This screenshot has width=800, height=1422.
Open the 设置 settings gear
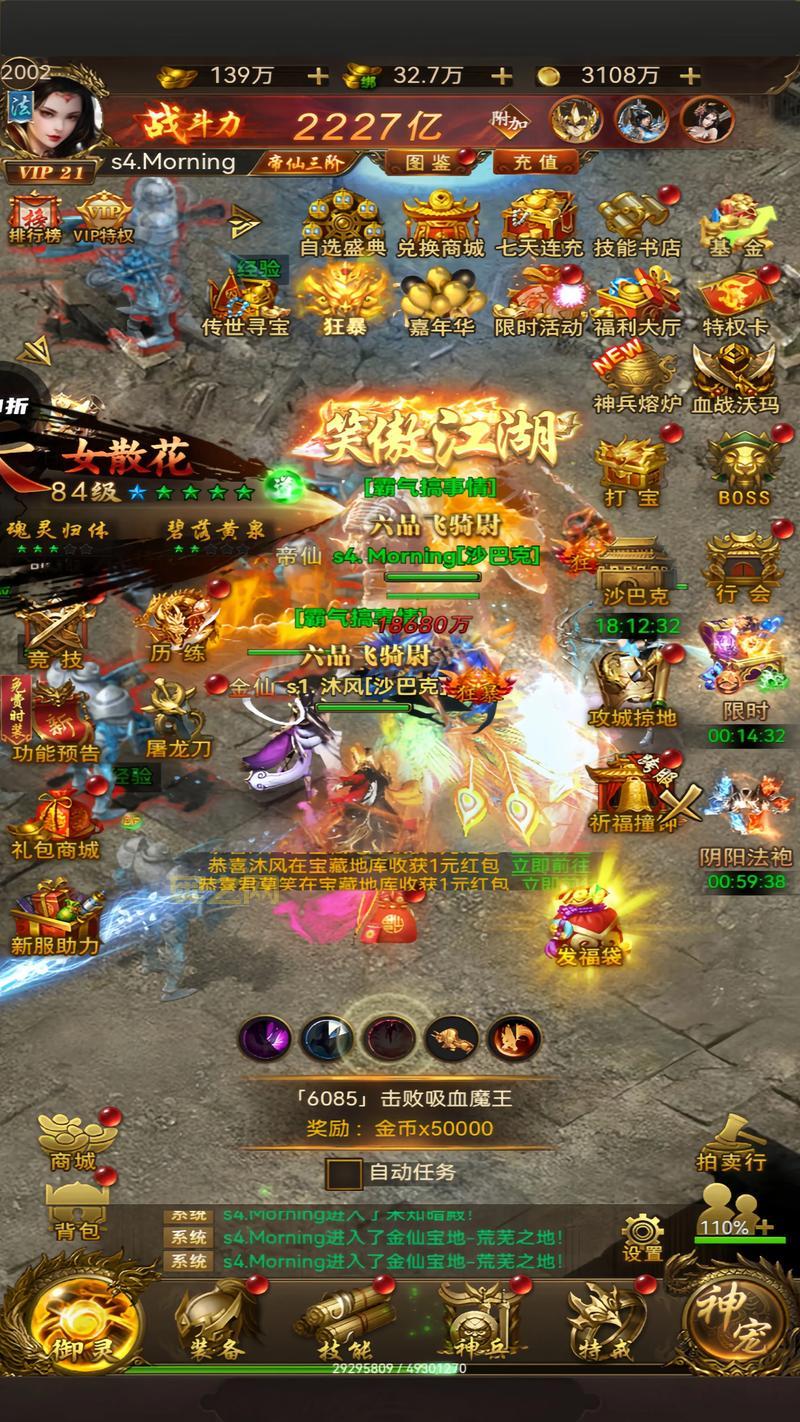(x=642, y=1236)
